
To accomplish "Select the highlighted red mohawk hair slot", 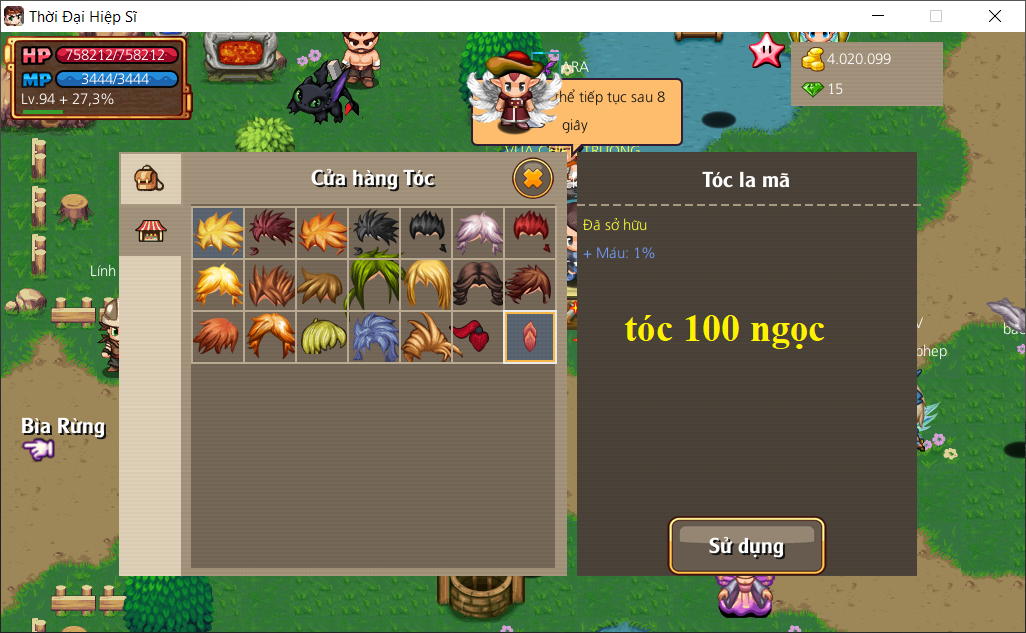I will click(530, 336).
